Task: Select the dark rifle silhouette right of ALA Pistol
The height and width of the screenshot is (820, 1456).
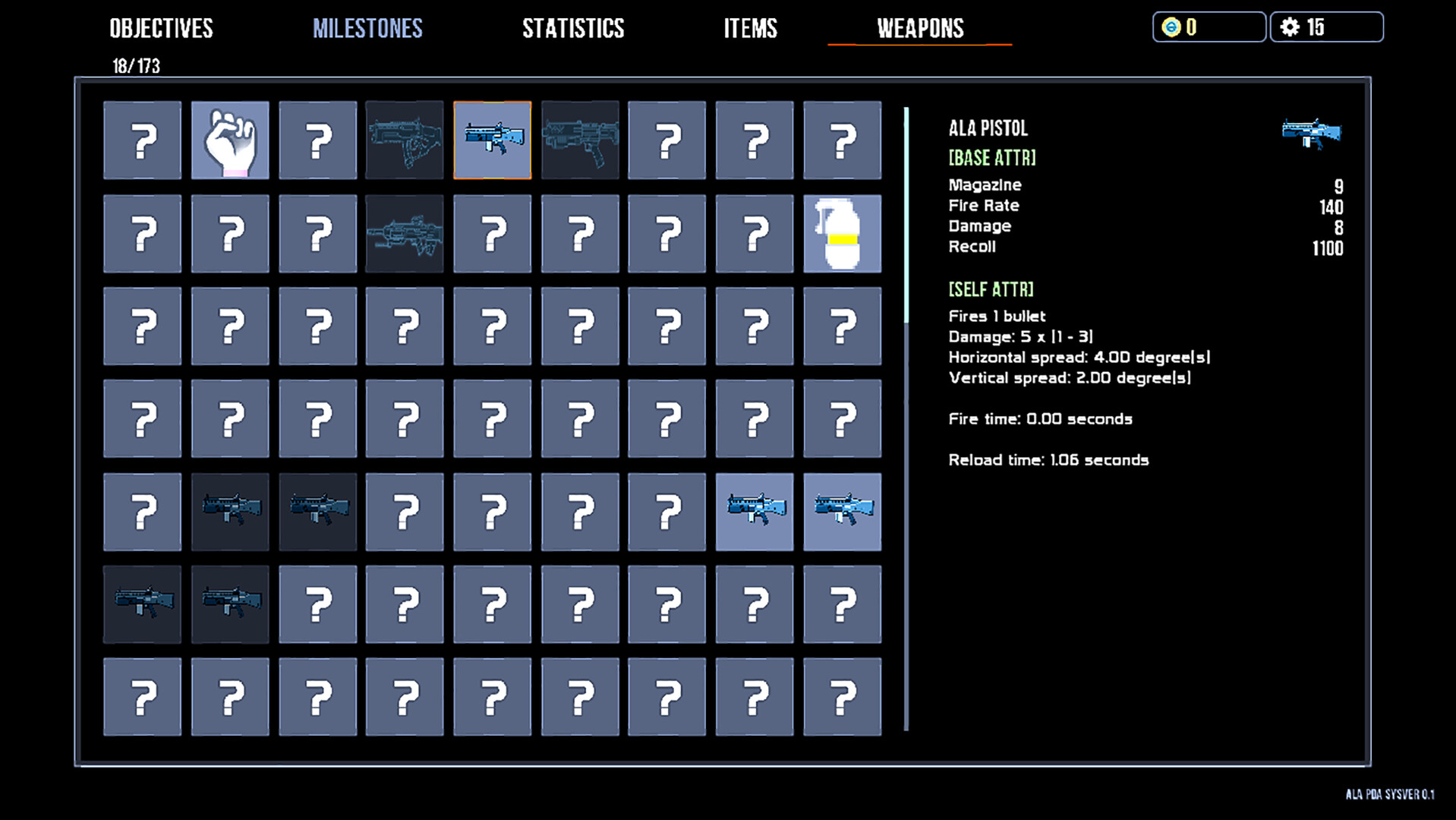Action: [x=579, y=141]
